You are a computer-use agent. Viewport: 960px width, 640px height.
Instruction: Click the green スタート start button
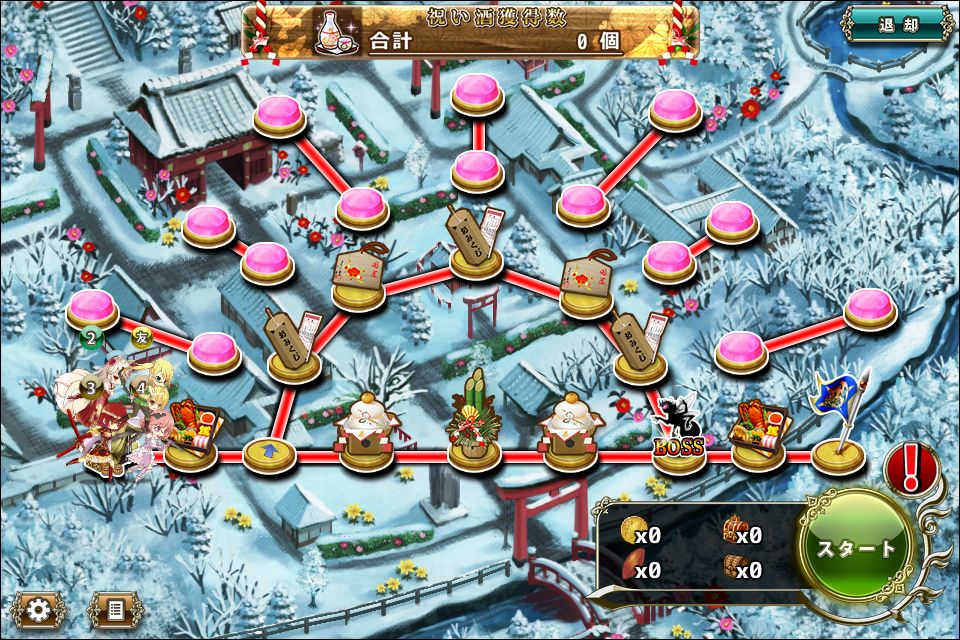tap(857, 548)
